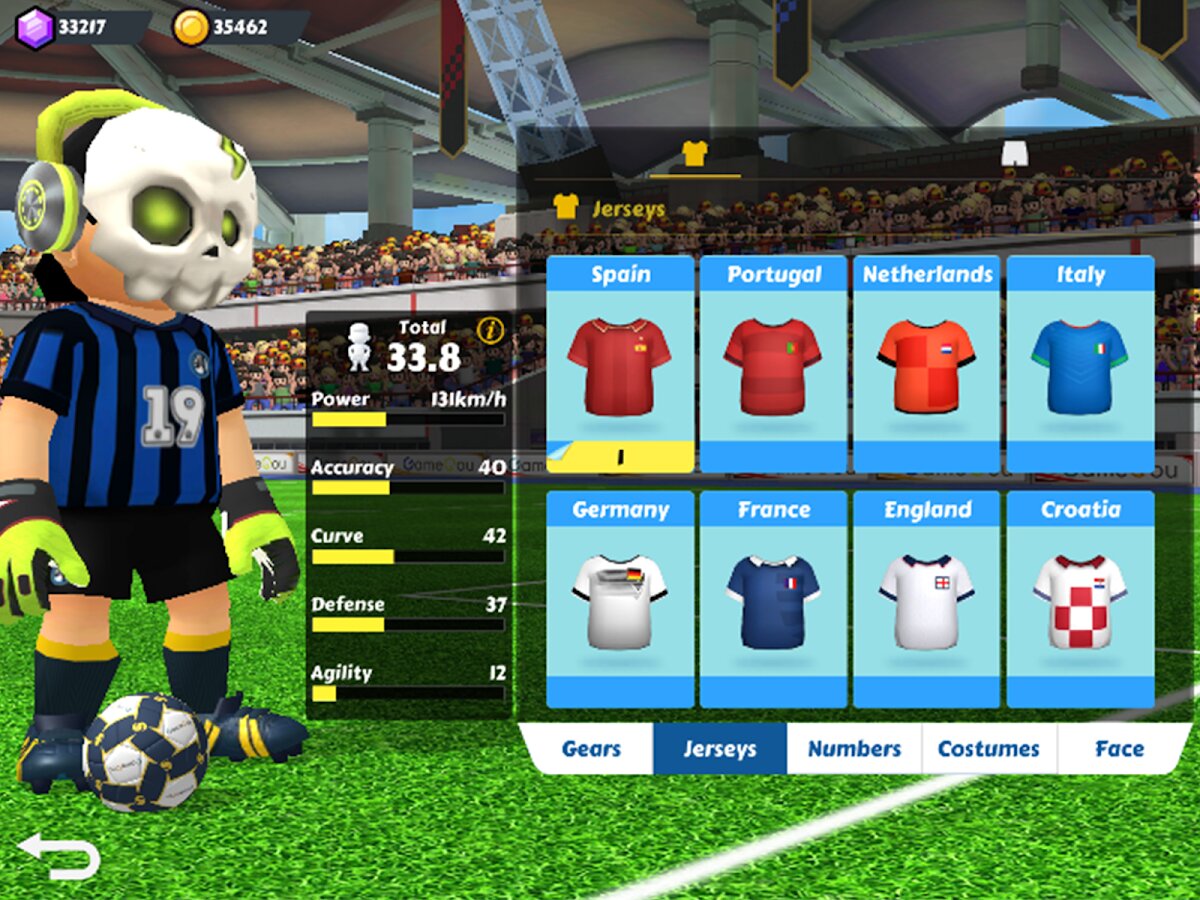Select the Italy blue jersey
The image size is (1200, 900).
point(1080,364)
